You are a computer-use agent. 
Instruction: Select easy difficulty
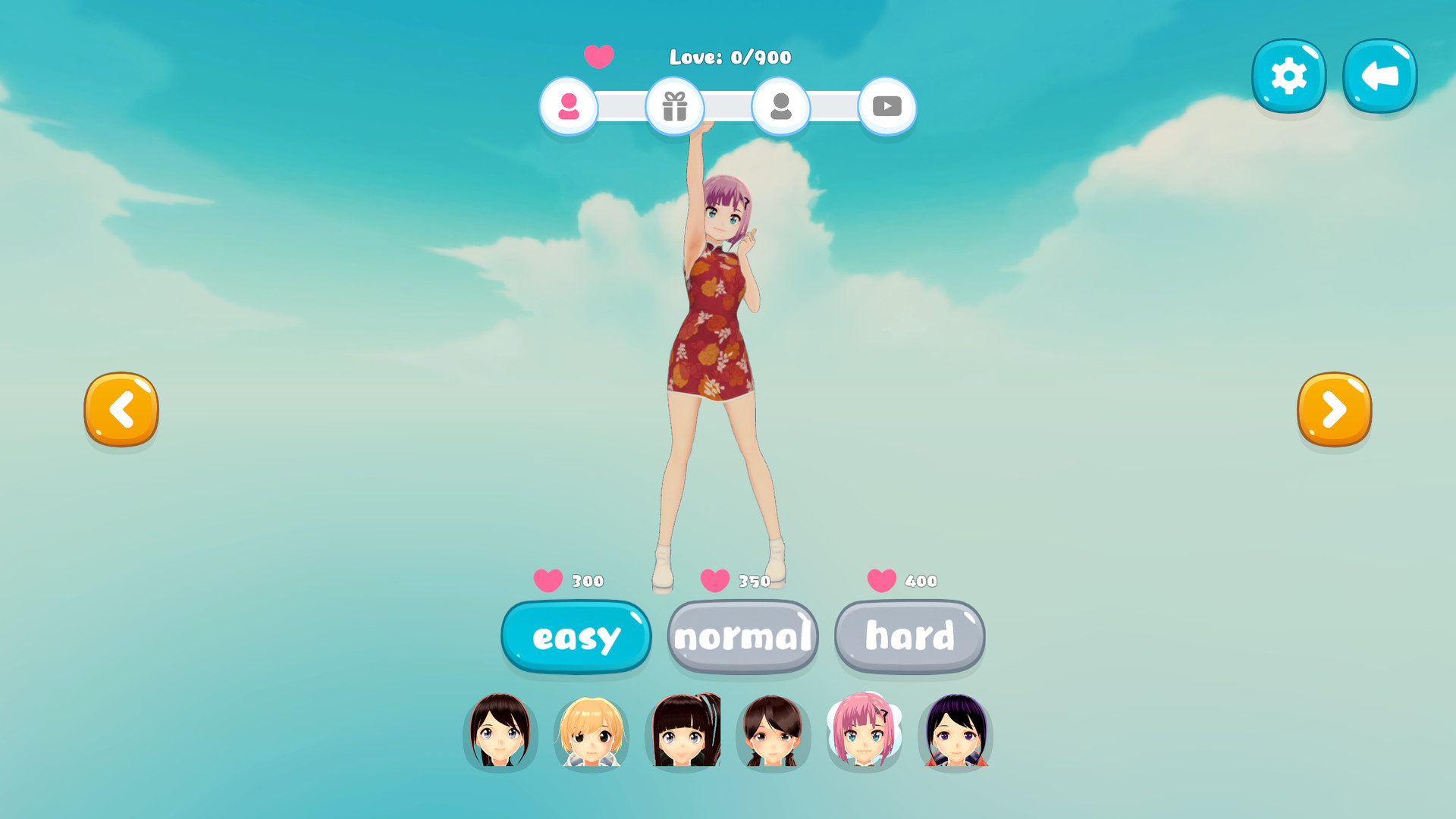click(575, 637)
